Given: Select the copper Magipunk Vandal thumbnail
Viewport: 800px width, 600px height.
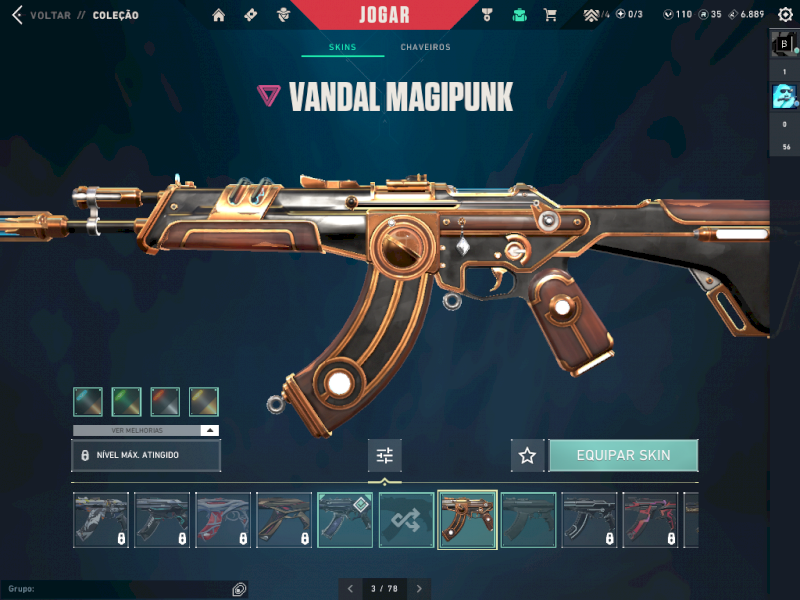Looking at the screenshot, I should coord(467,520).
